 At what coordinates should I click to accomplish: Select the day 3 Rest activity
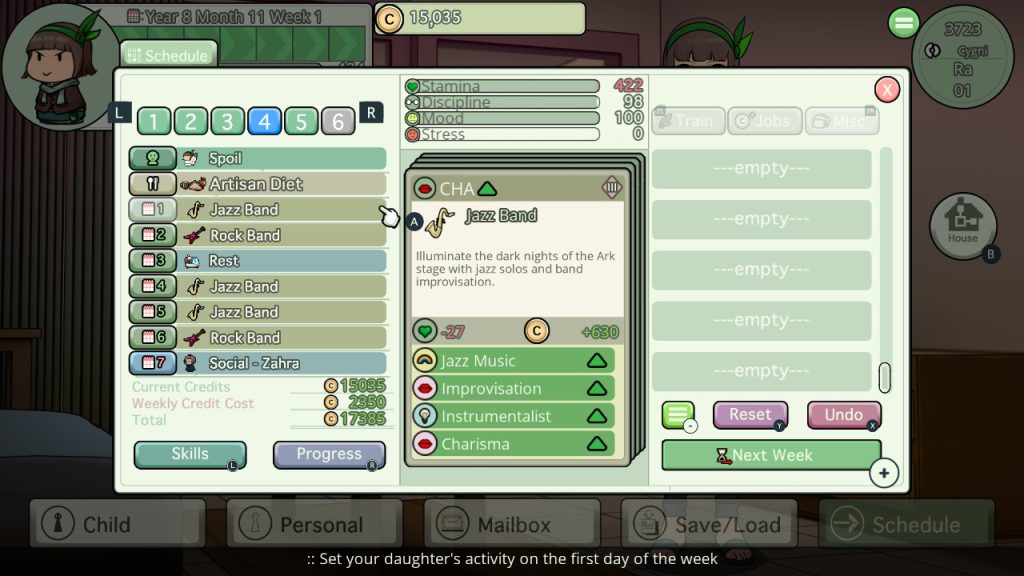pyautogui.click(x=257, y=261)
